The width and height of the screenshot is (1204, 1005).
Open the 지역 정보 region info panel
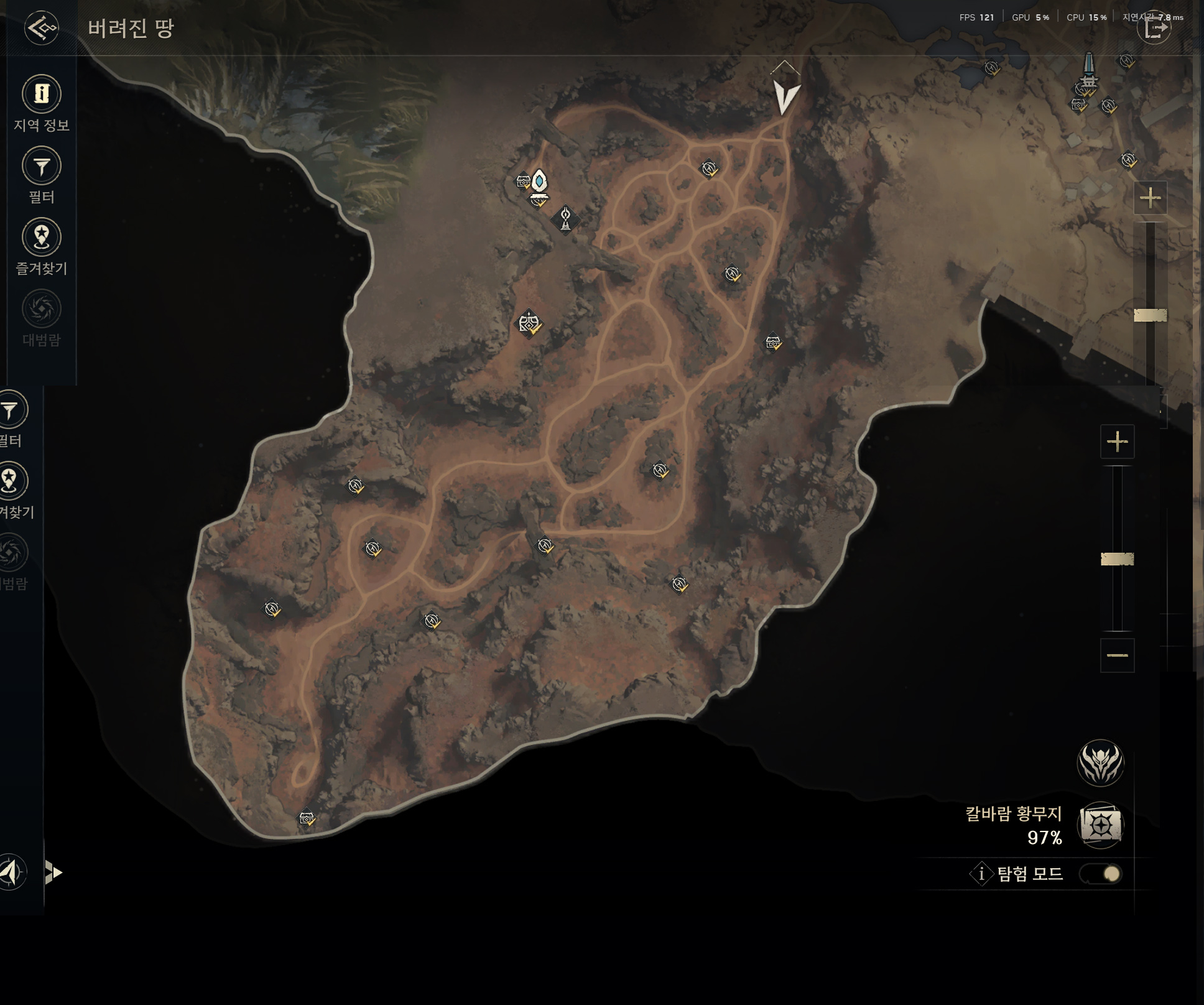42,94
